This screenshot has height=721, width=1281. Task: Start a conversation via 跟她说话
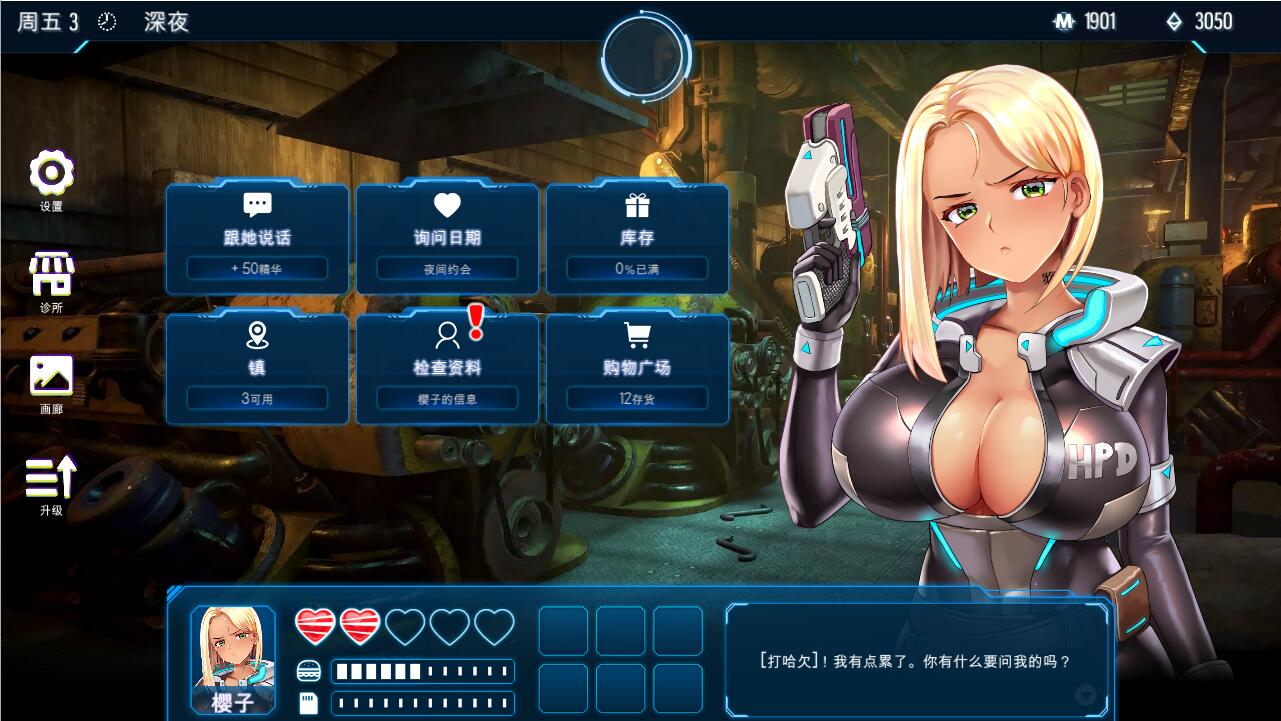point(256,239)
